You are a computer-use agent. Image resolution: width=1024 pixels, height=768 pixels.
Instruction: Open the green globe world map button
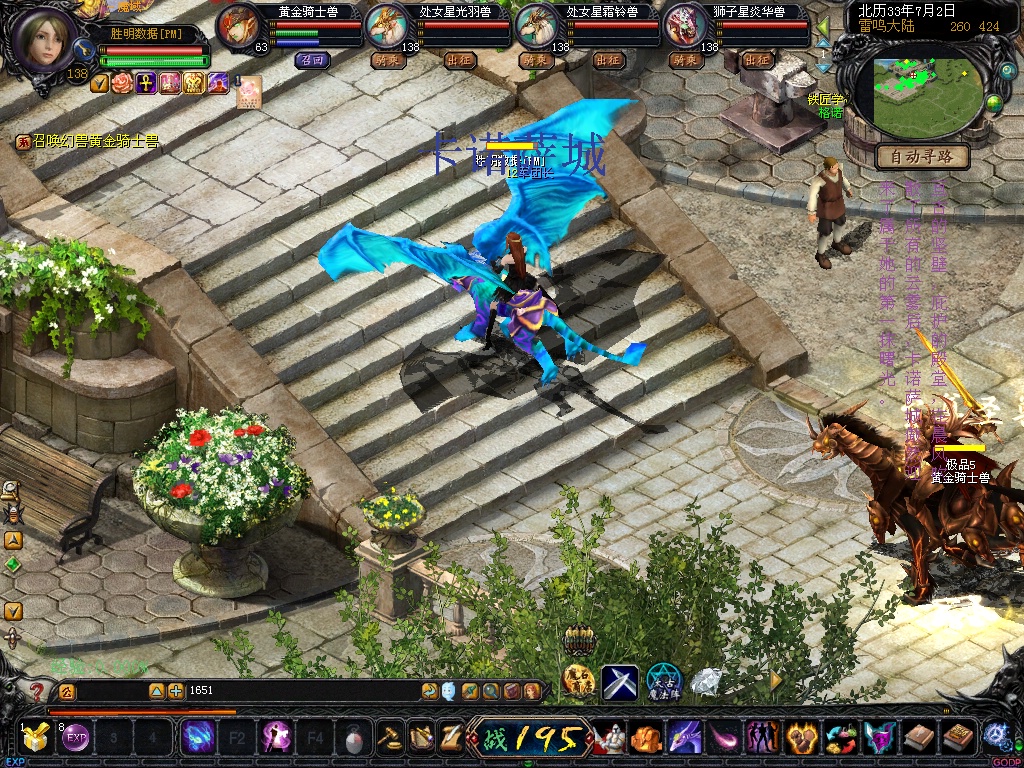pos(994,103)
